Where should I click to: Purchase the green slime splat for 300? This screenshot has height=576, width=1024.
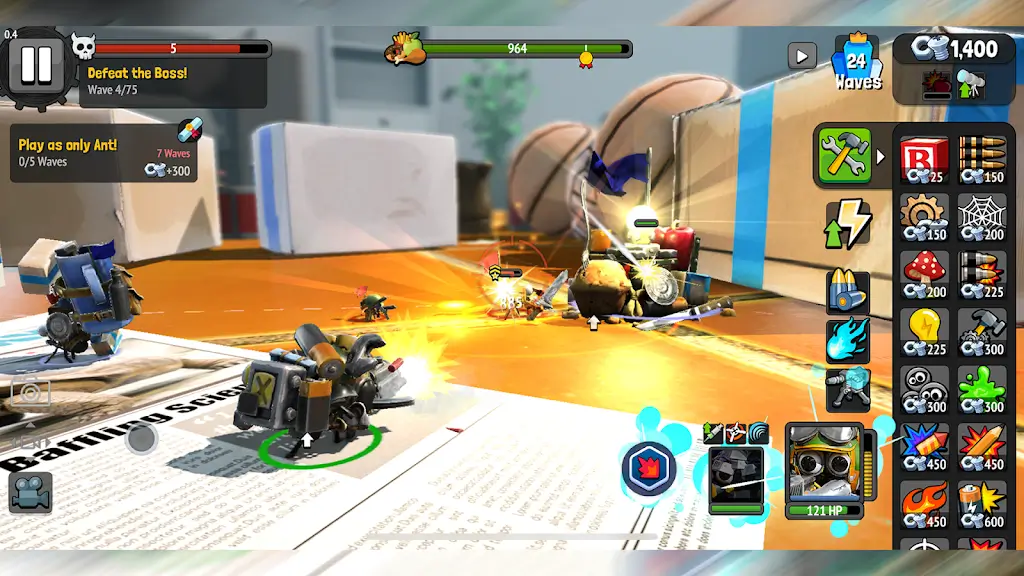point(981,388)
